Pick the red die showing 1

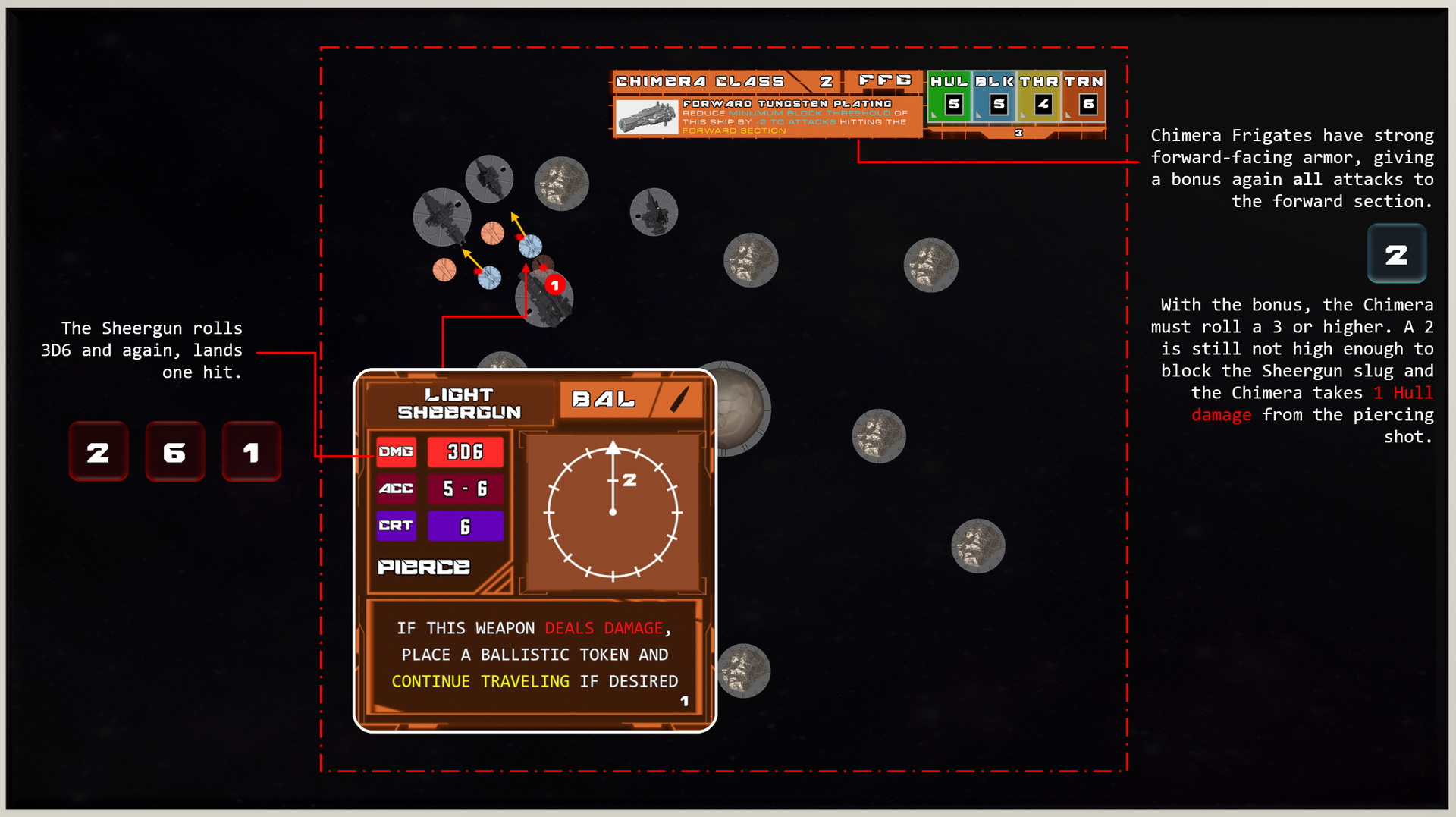(251, 452)
